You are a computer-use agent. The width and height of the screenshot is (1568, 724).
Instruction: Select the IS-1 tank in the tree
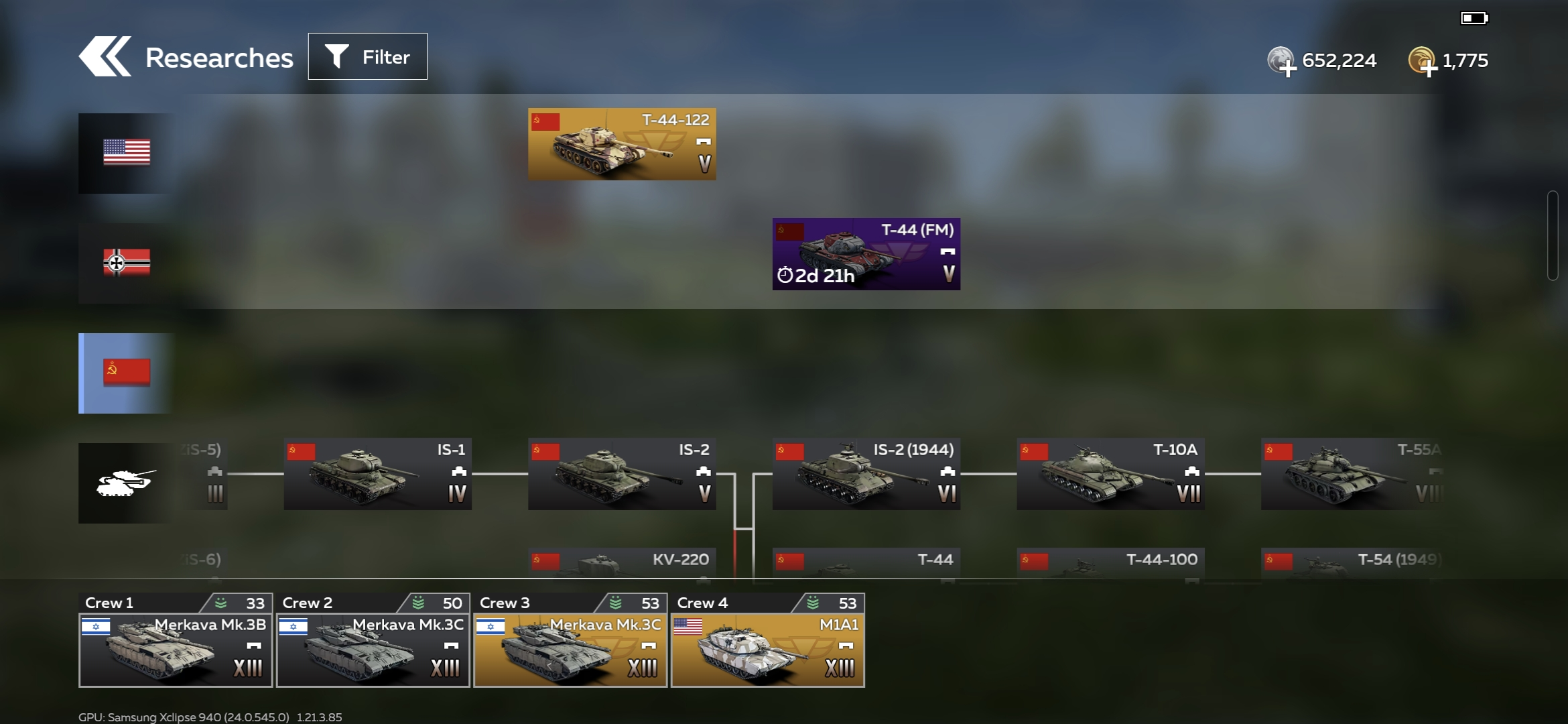[377, 474]
